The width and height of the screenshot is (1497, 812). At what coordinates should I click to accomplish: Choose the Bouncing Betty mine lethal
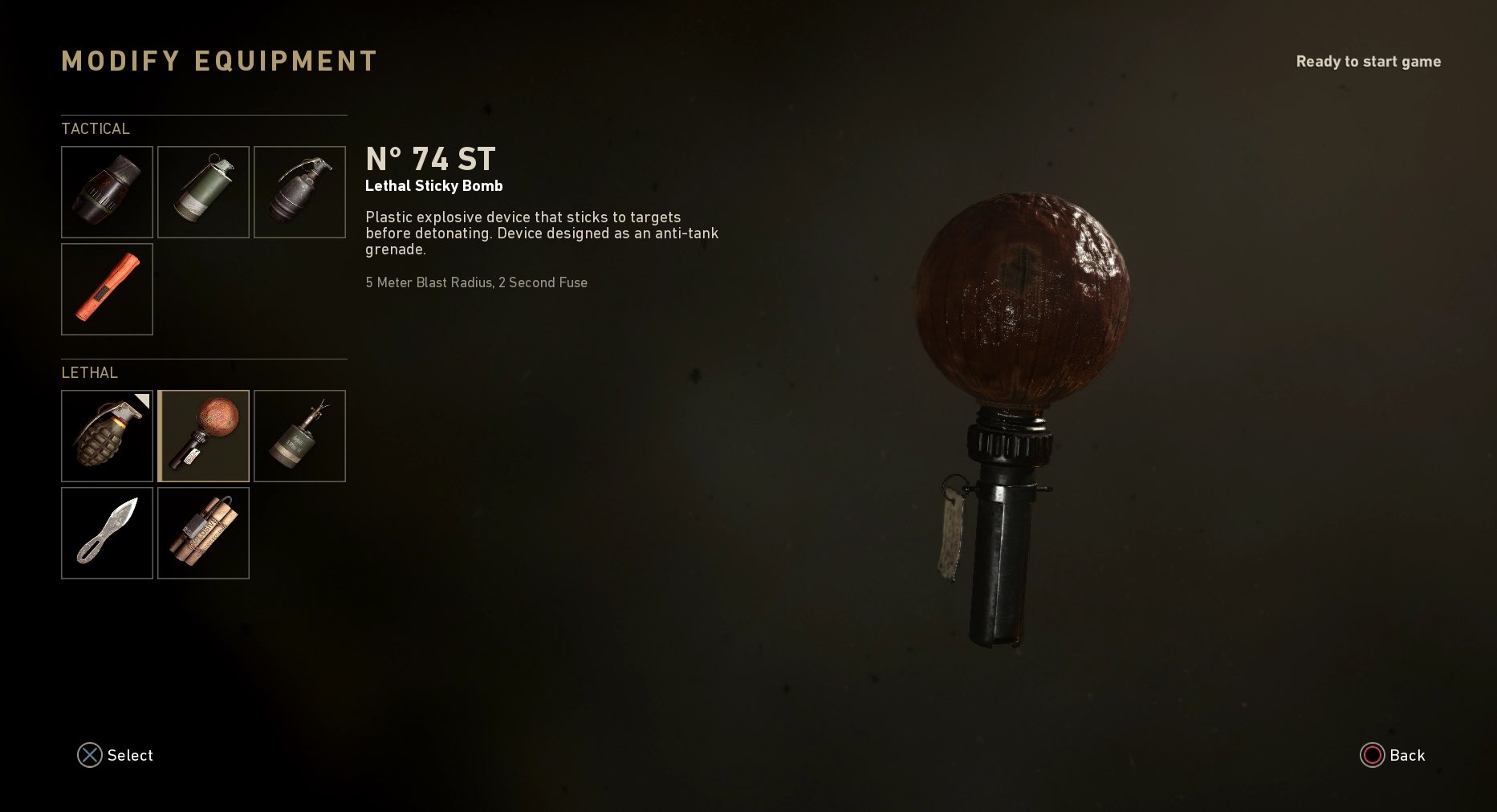(299, 436)
